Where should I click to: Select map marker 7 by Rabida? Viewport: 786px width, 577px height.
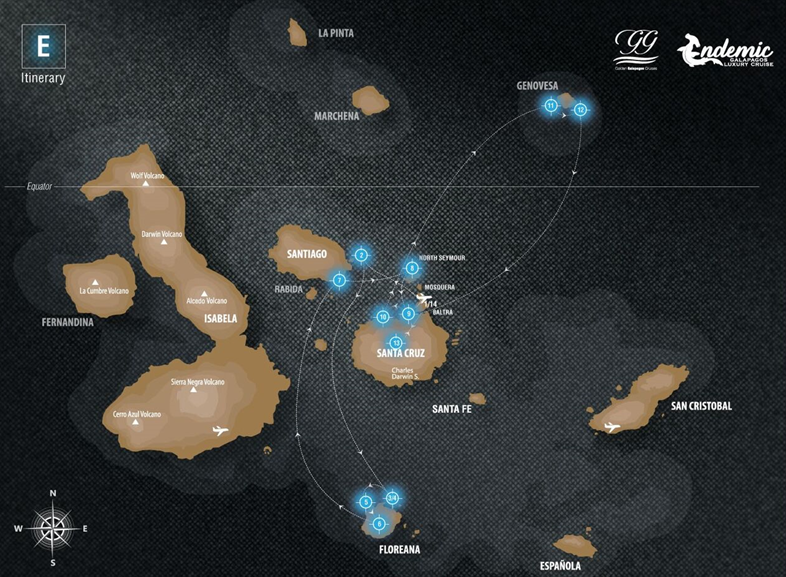click(340, 281)
